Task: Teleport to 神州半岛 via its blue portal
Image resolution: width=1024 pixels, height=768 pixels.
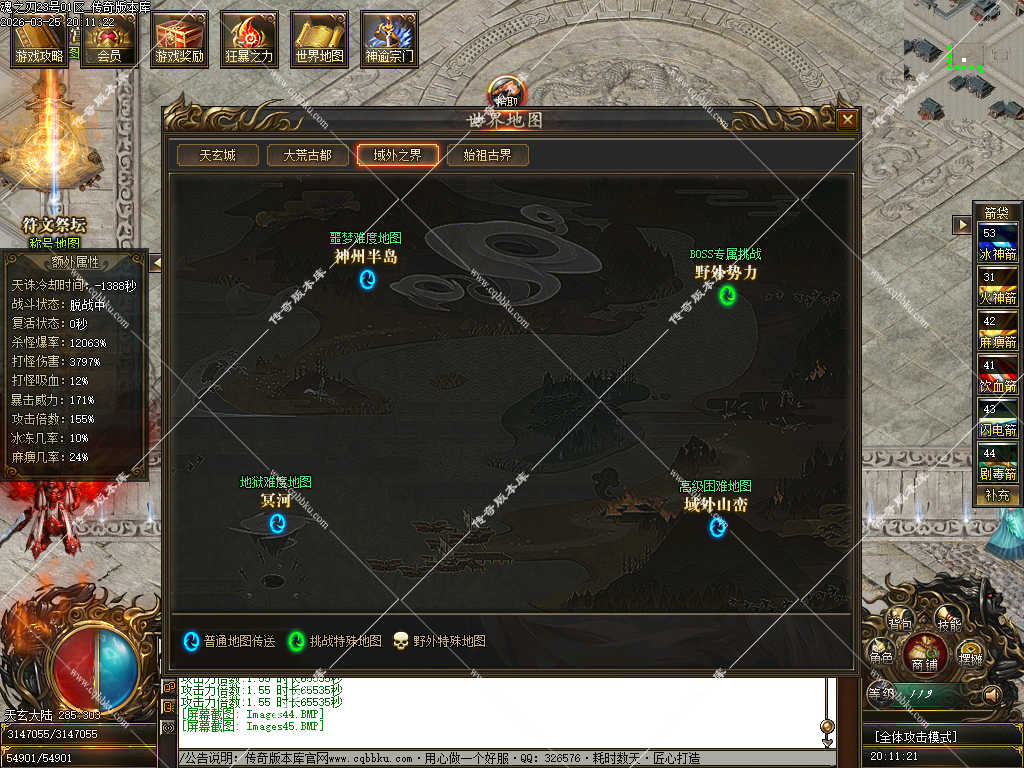Action: [367, 279]
